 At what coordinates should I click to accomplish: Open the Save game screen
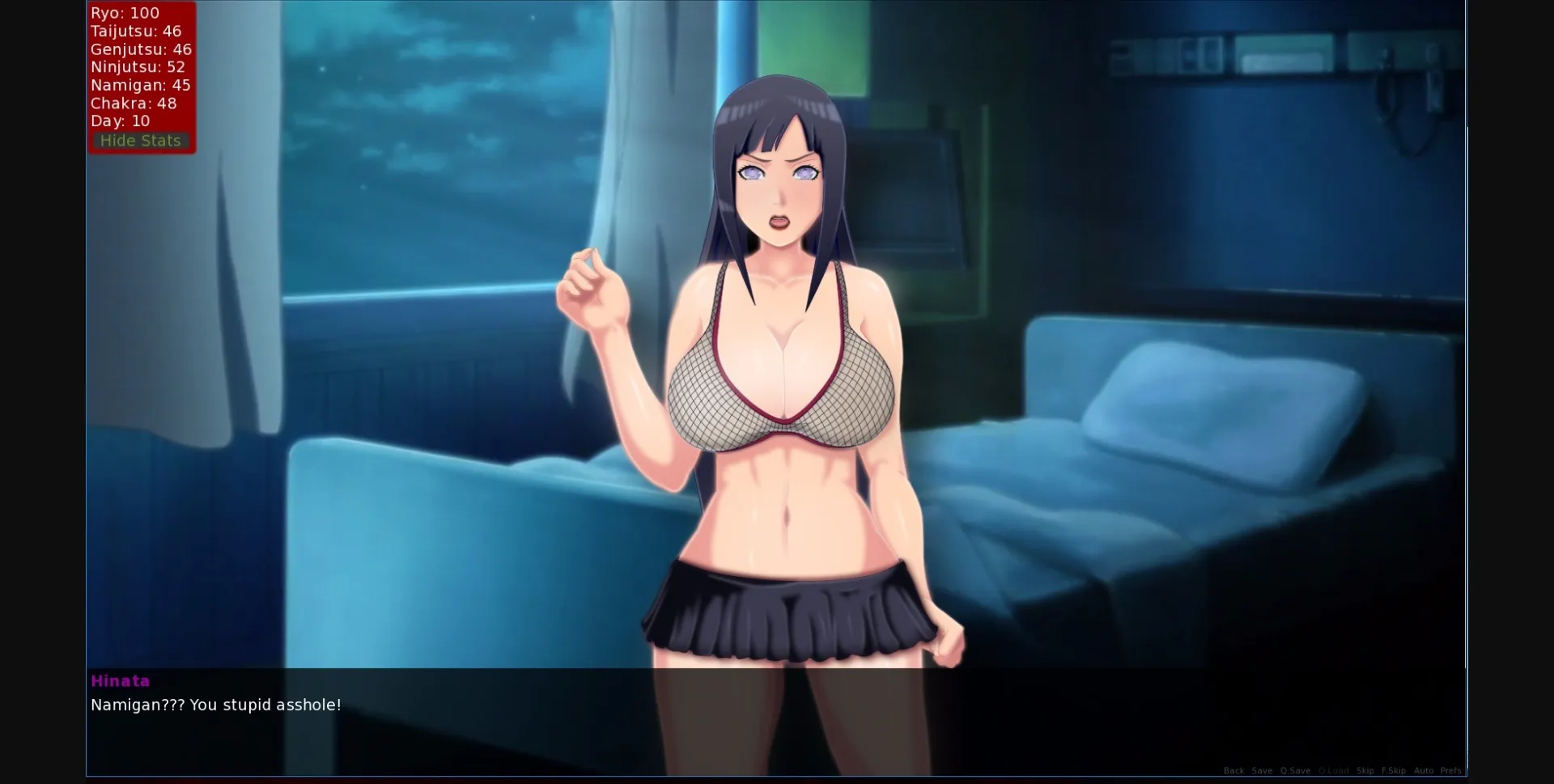tap(1263, 770)
